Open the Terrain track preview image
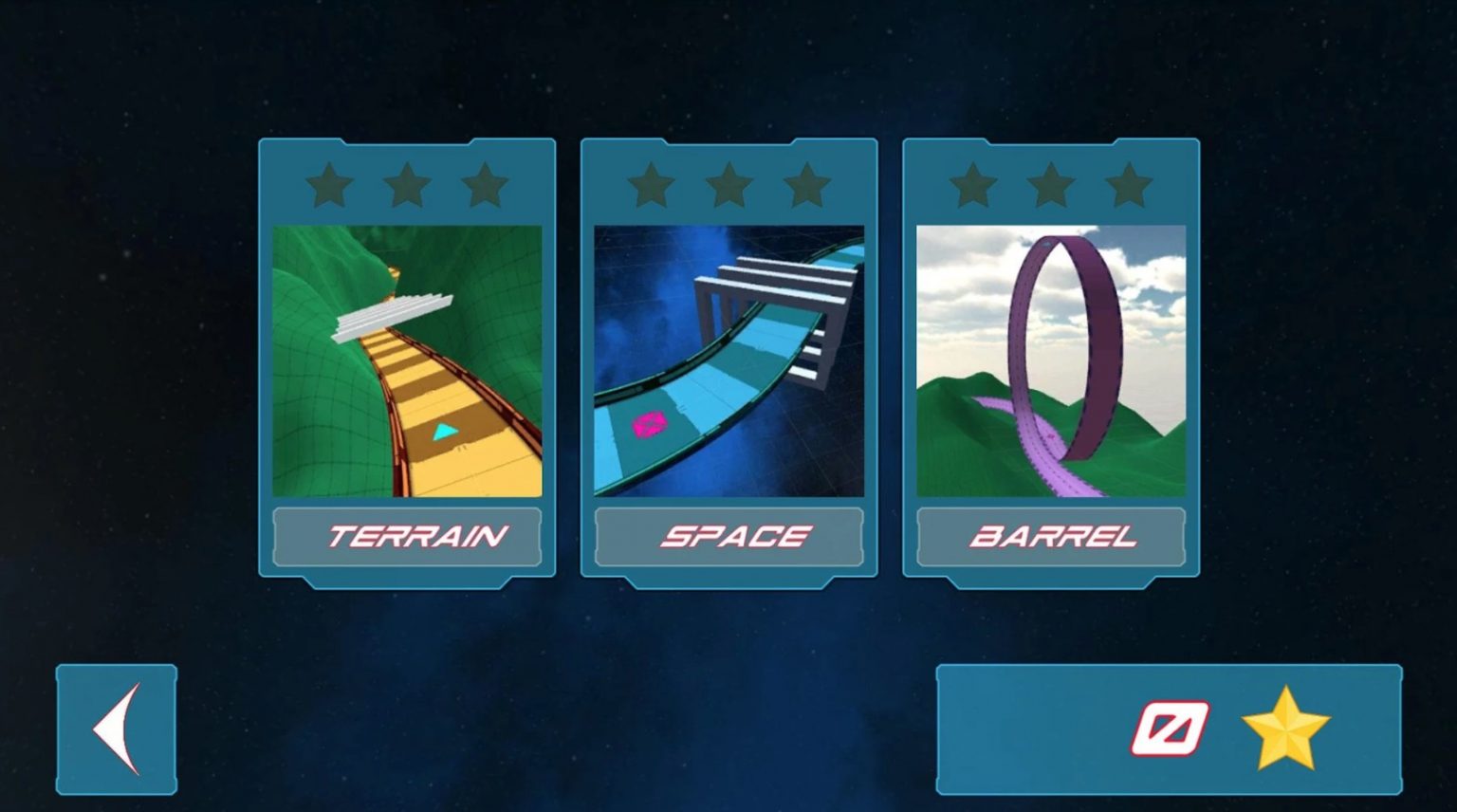This screenshot has width=1457, height=812. 407,360
